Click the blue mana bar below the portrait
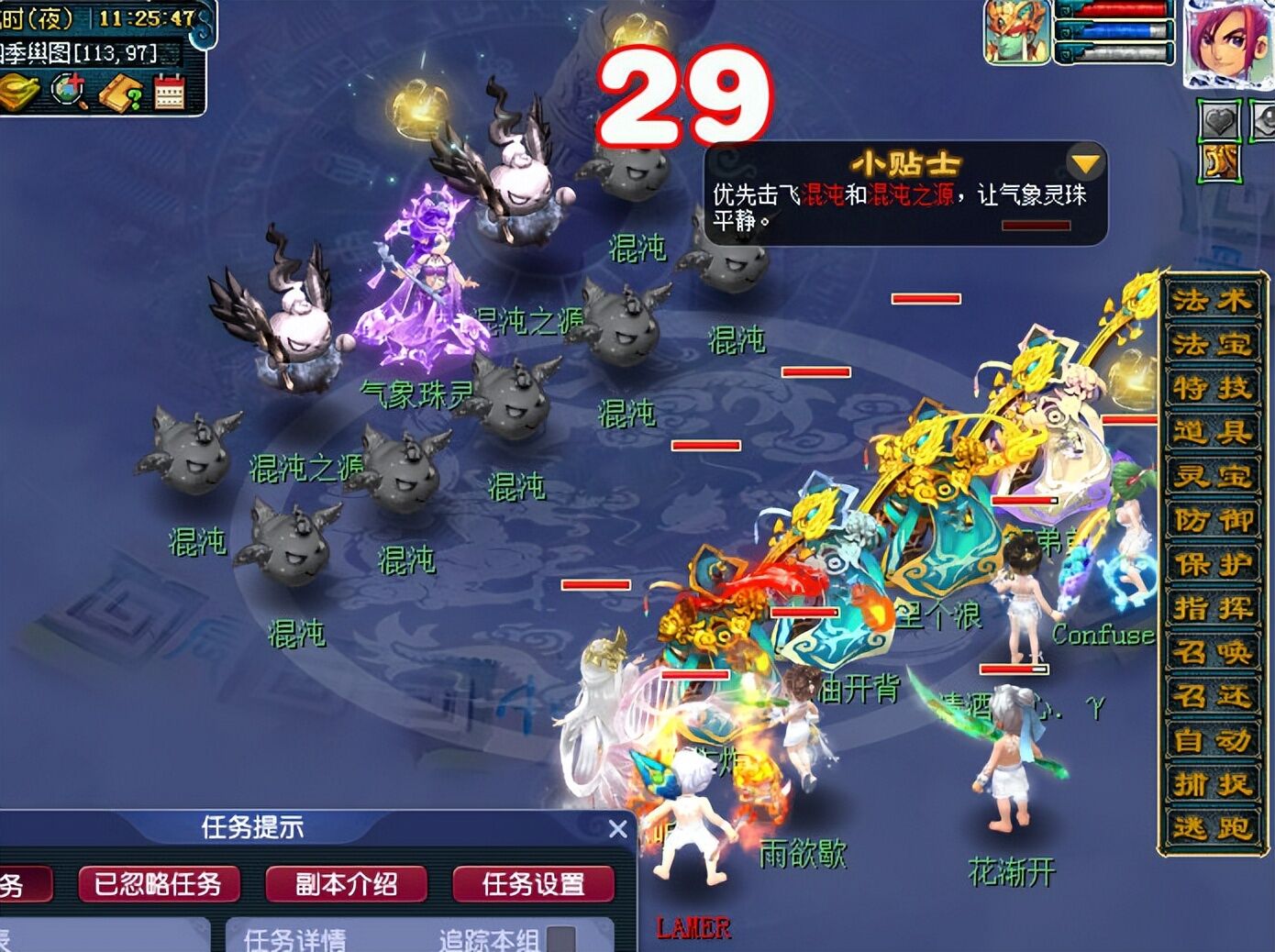1275x952 pixels. pos(1114,30)
